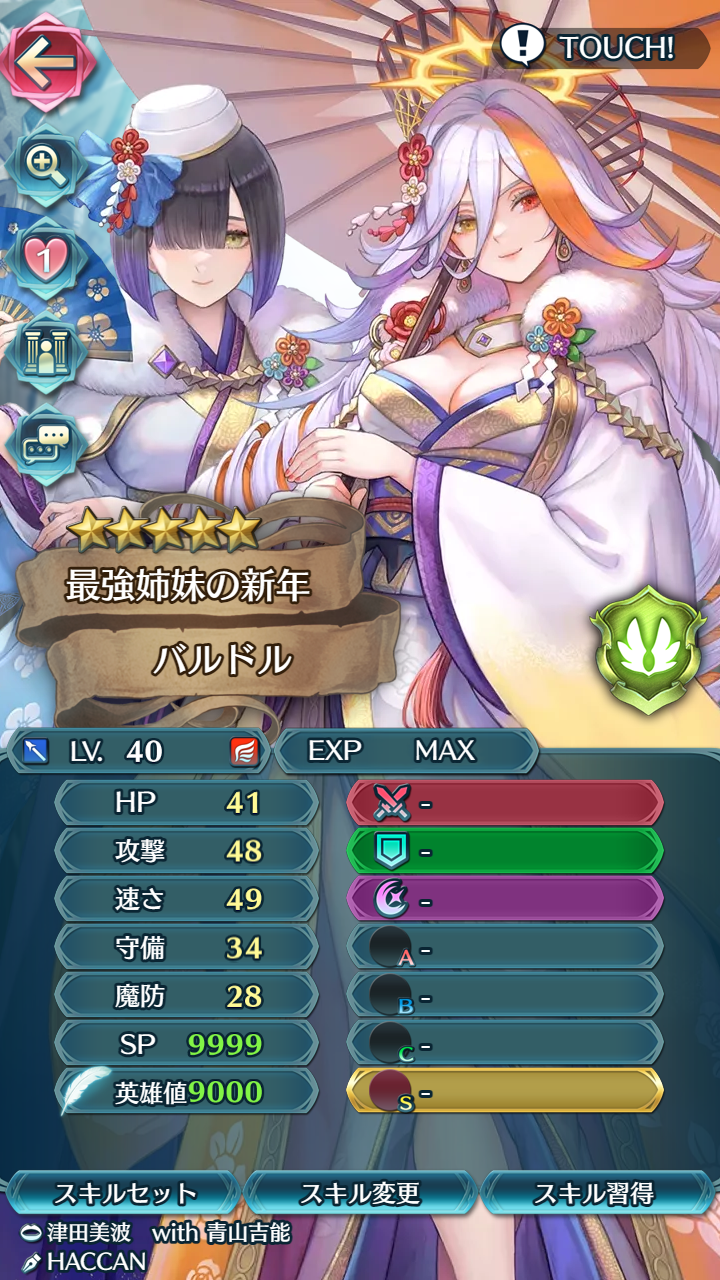The height and width of the screenshot is (1280, 720).
Task: Open スキル習得 to learn skills
Action: click(x=594, y=1193)
